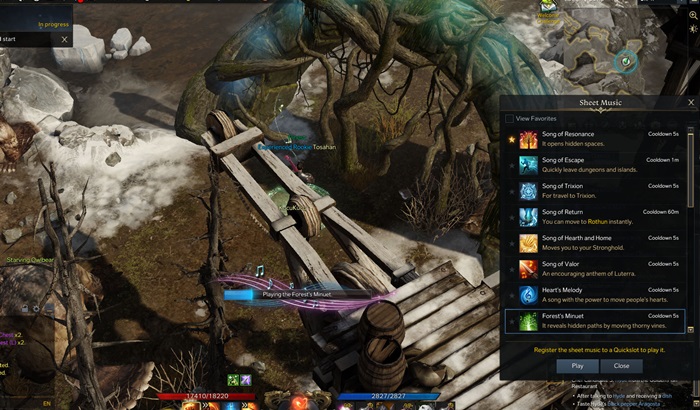Click the Play button for sheet music
Image resolution: width=700 pixels, height=410 pixels.
pyautogui.click(x=577, y=366)
